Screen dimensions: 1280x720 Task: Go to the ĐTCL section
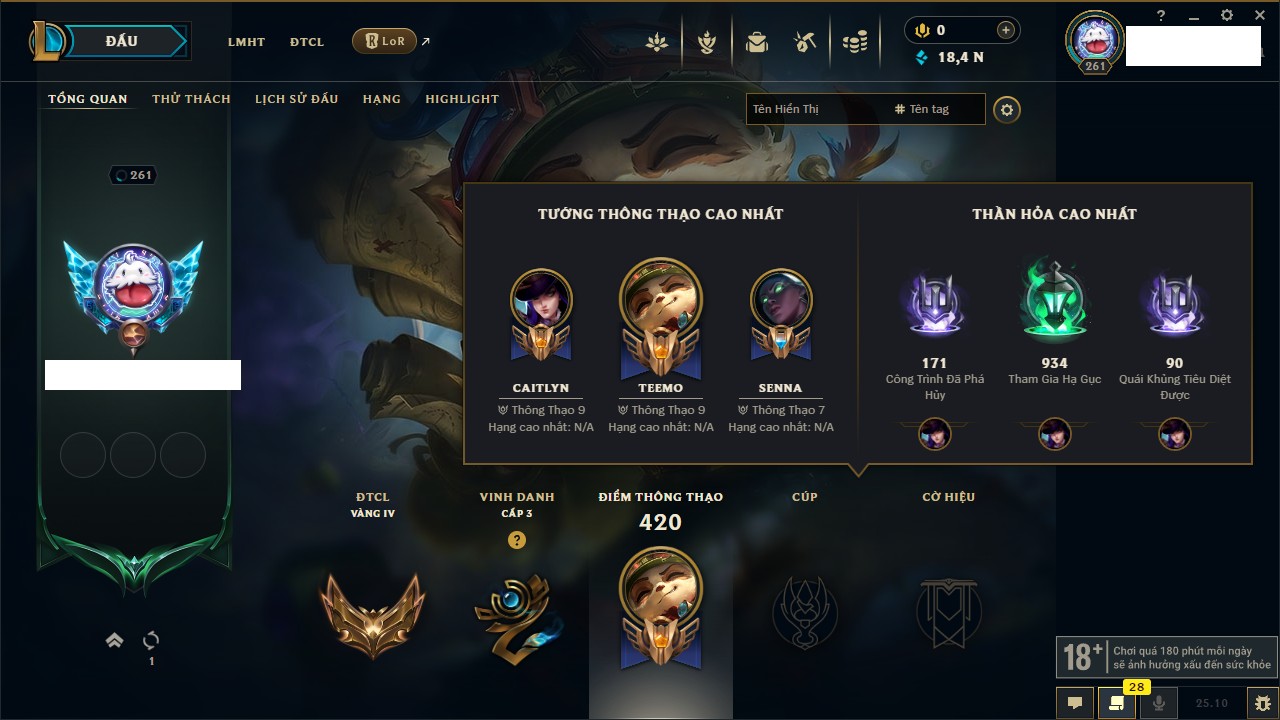click(307, 42)
